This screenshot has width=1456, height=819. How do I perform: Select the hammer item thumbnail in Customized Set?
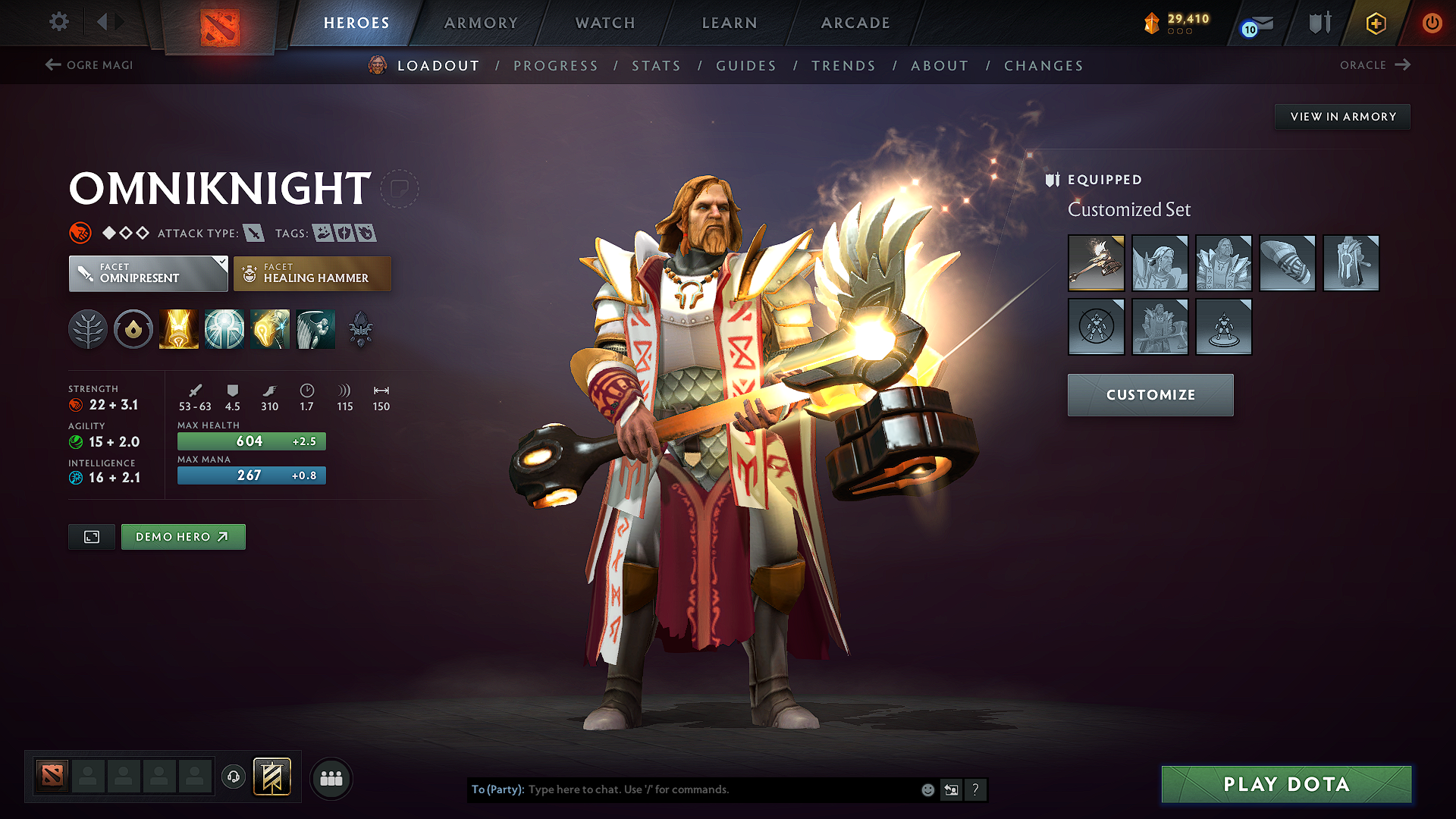click(x=1097, y=263)
